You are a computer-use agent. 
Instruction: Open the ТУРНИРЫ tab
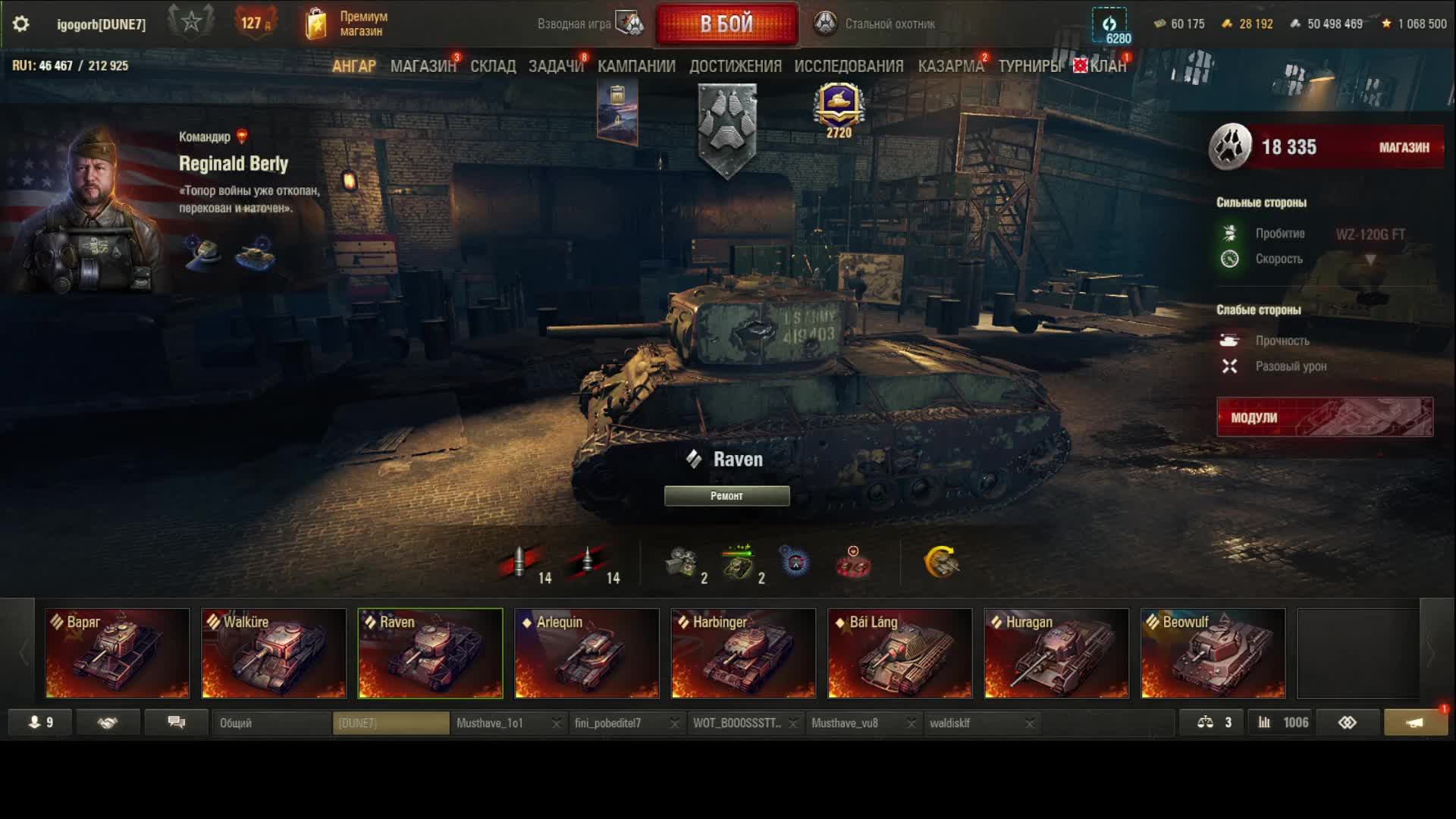coord(1029,67)
